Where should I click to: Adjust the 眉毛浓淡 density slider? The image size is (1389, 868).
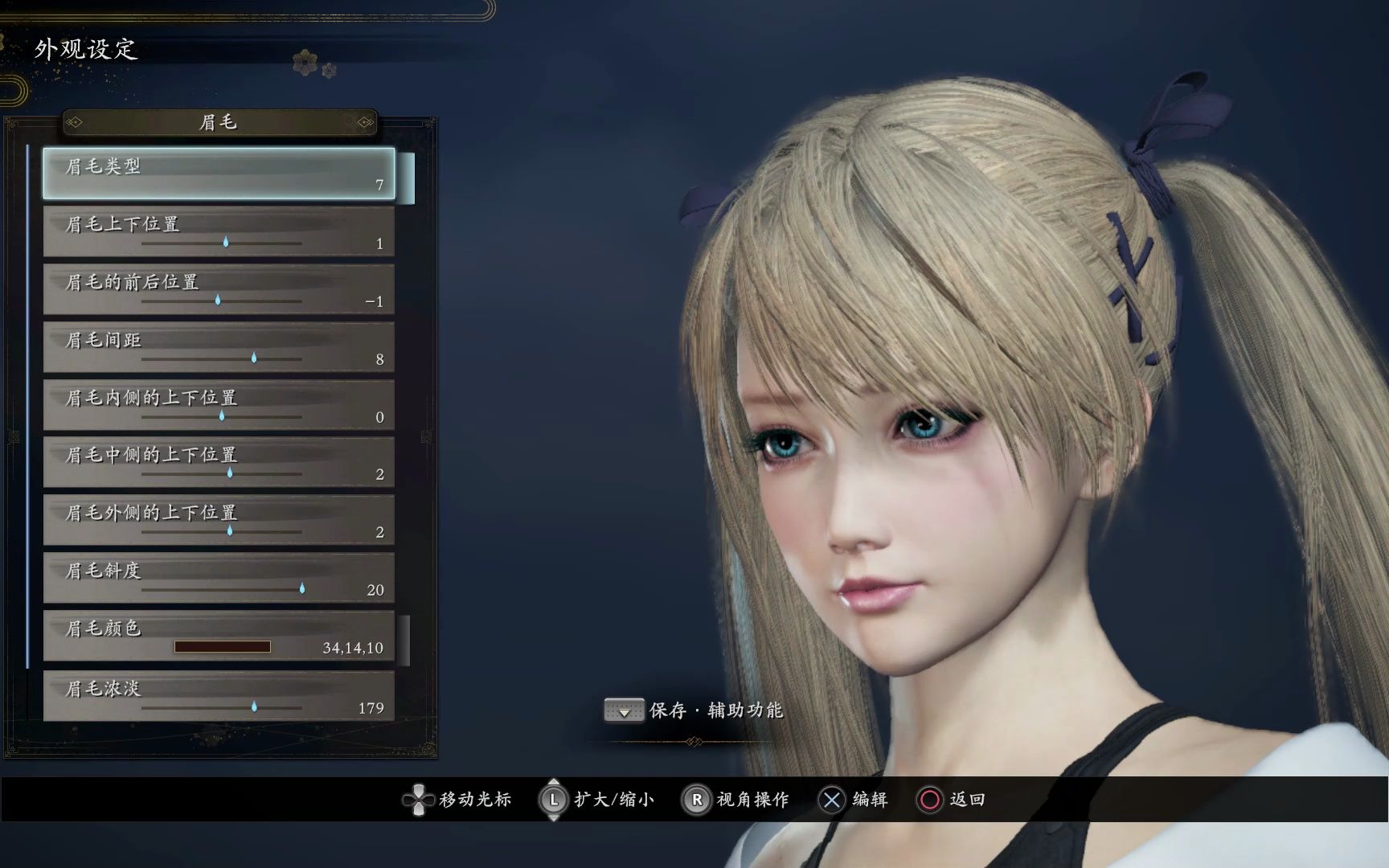[x=254, y=707]
